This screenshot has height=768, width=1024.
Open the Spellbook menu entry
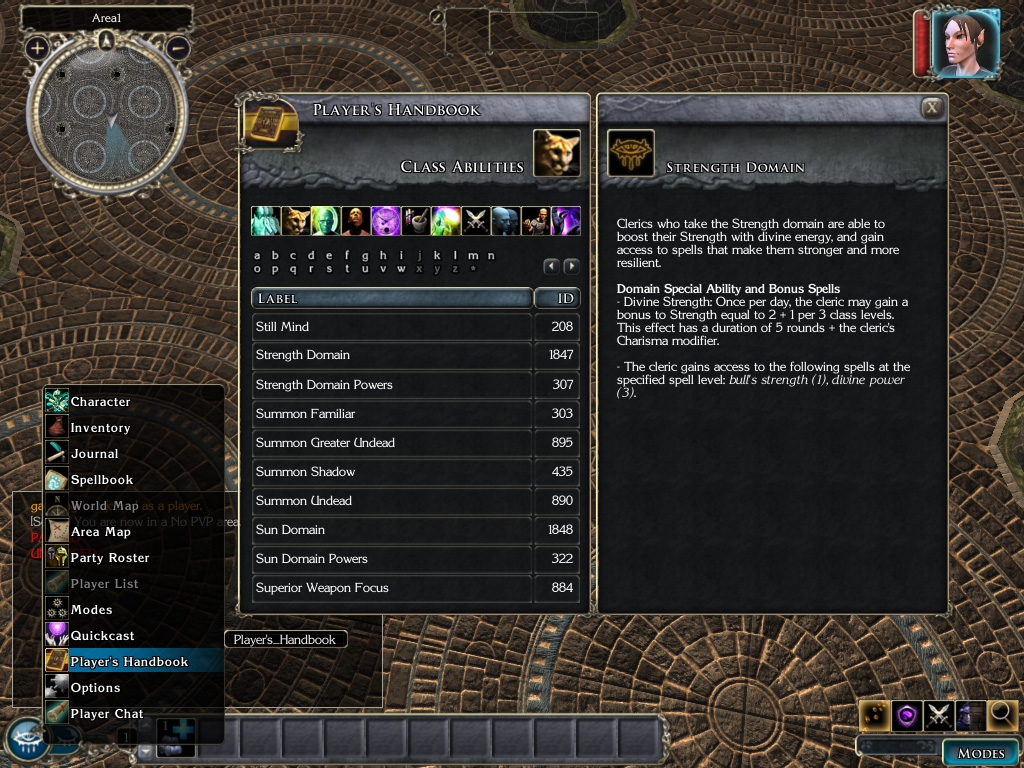point(101,480)
